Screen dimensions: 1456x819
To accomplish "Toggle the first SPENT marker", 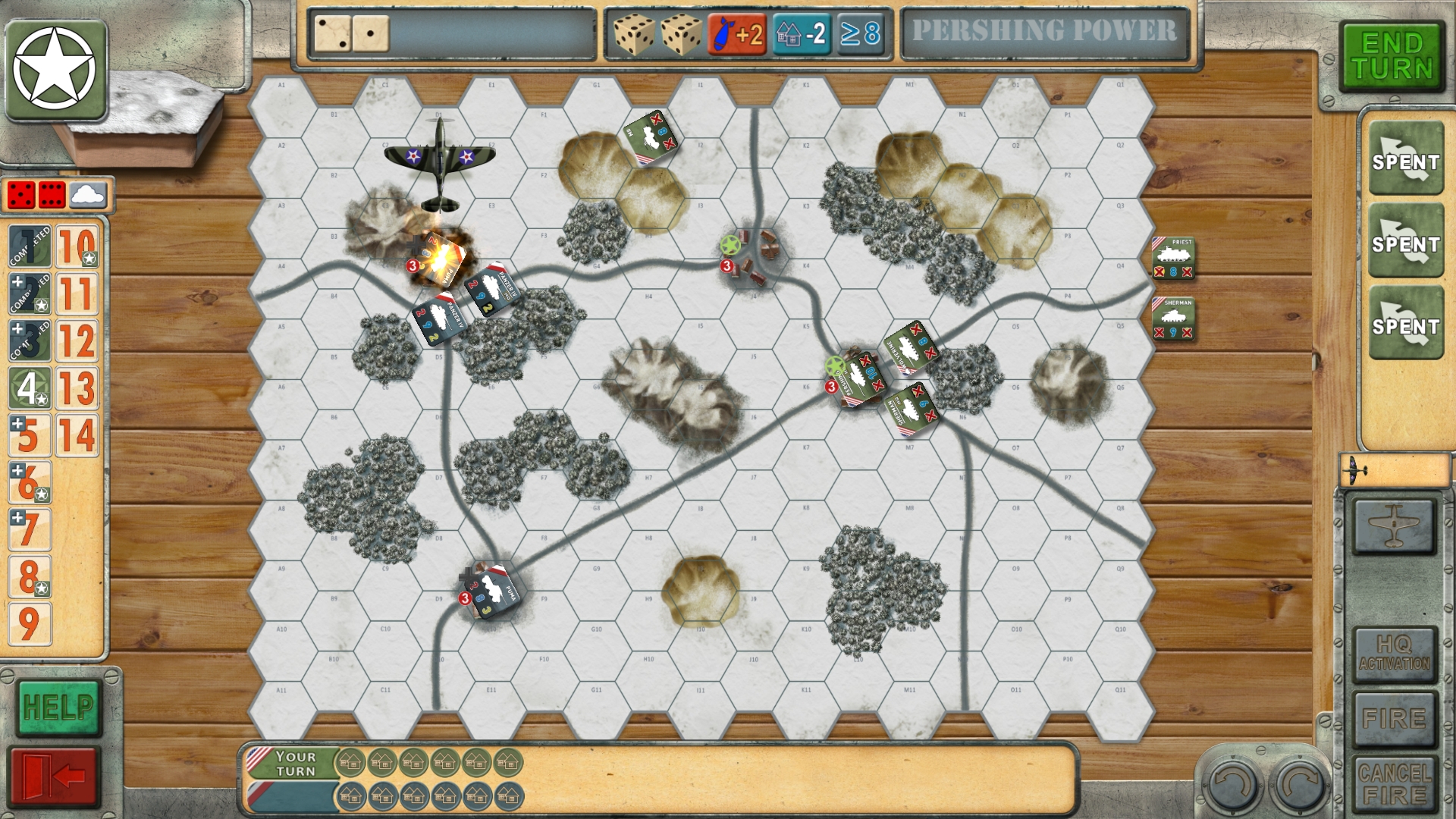I will point(1407,161).
